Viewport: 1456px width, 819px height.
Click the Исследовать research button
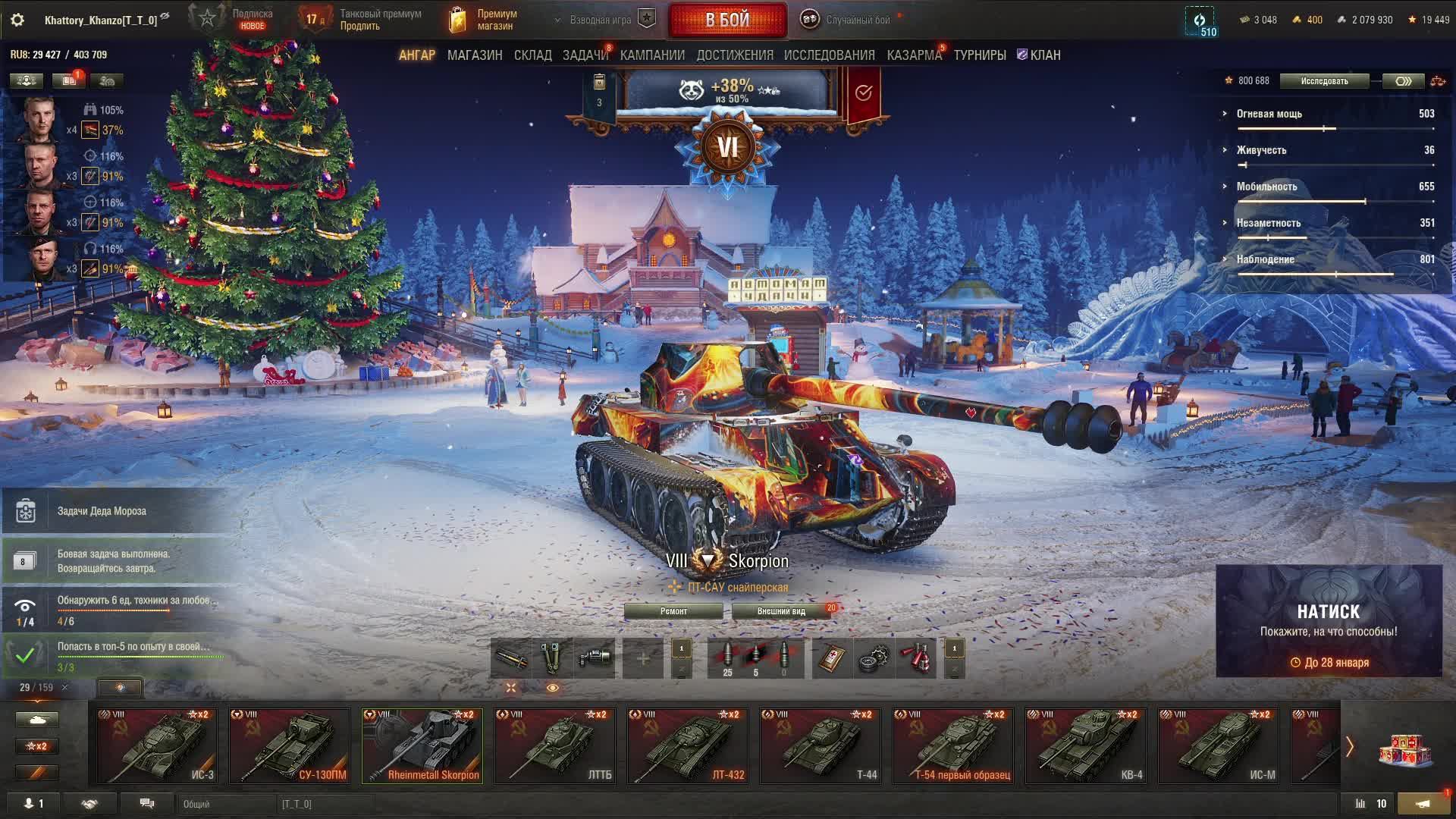1324,81
